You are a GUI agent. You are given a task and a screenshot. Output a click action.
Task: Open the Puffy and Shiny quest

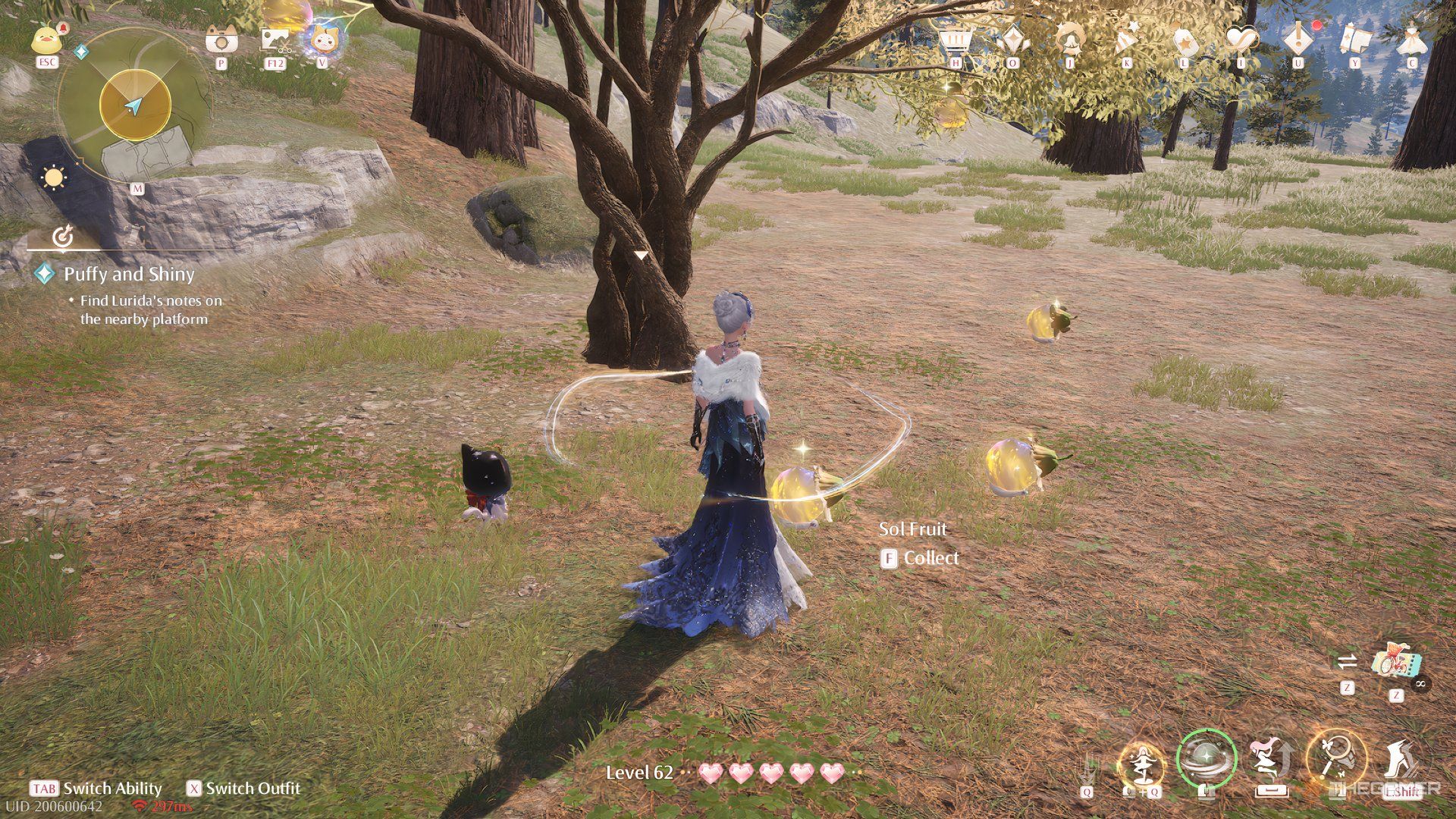click(129, 274)
